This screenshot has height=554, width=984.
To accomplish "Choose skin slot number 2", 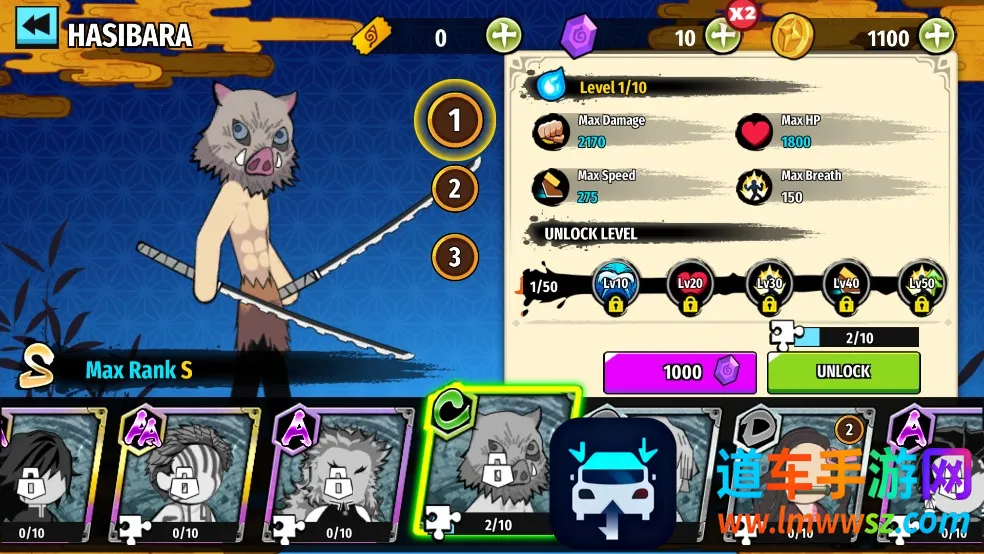I will pos(455,188).
